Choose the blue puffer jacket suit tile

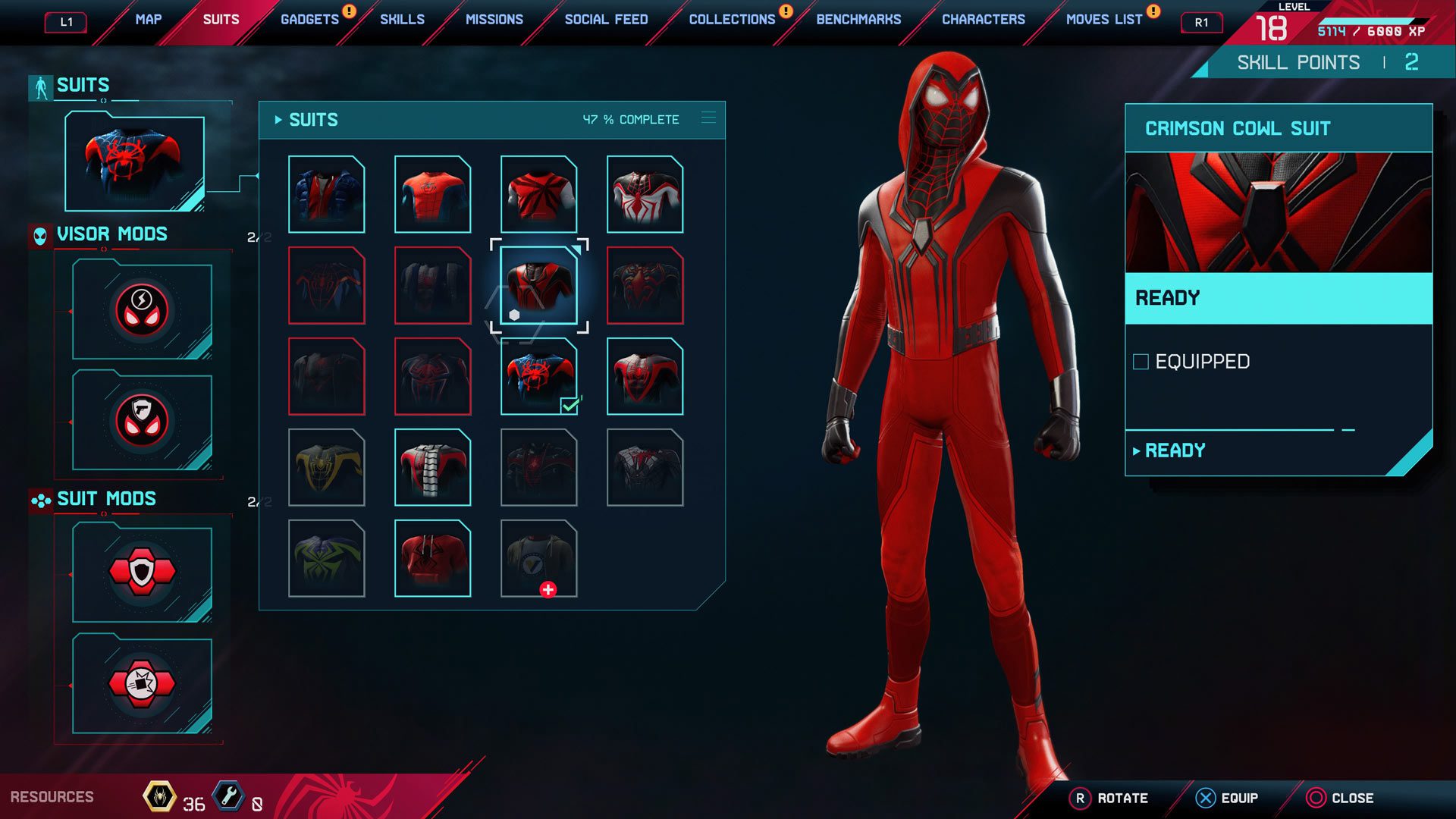[x=326, y=194]
